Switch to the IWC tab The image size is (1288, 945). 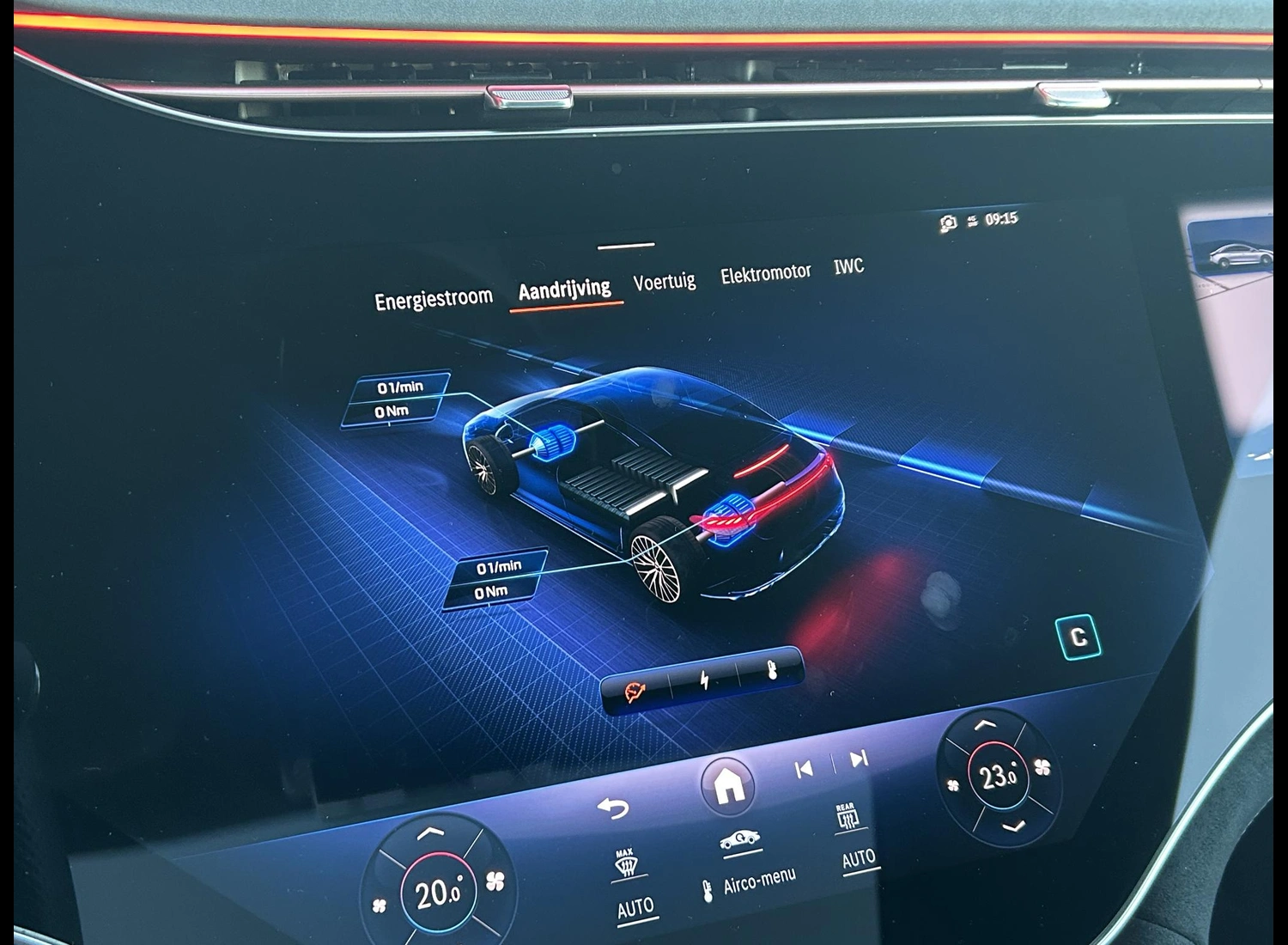pos(848,266)
